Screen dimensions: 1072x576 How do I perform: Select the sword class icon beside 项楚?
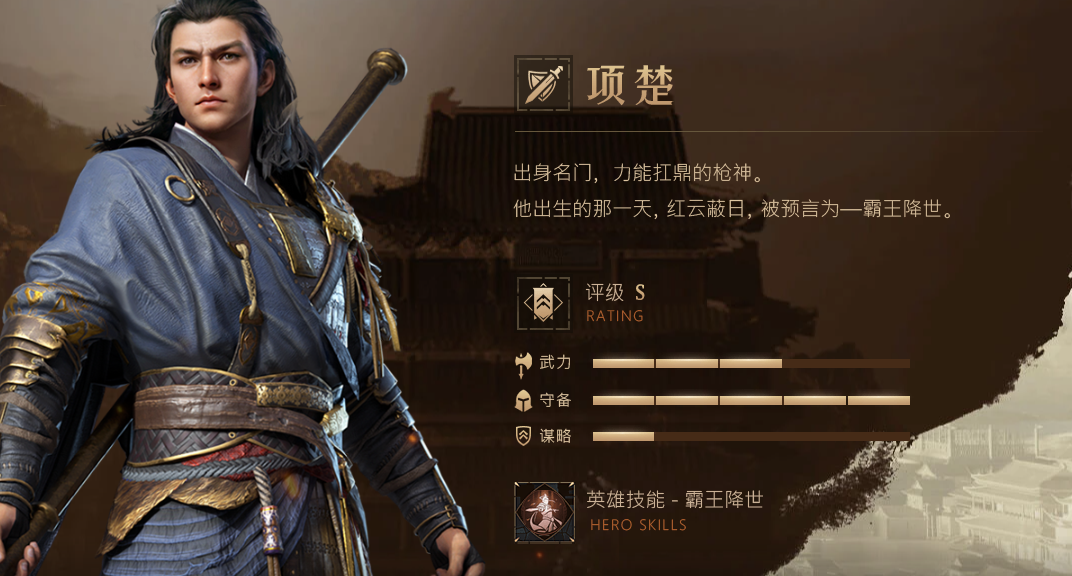pyautogui.click(x=543, y=83)
